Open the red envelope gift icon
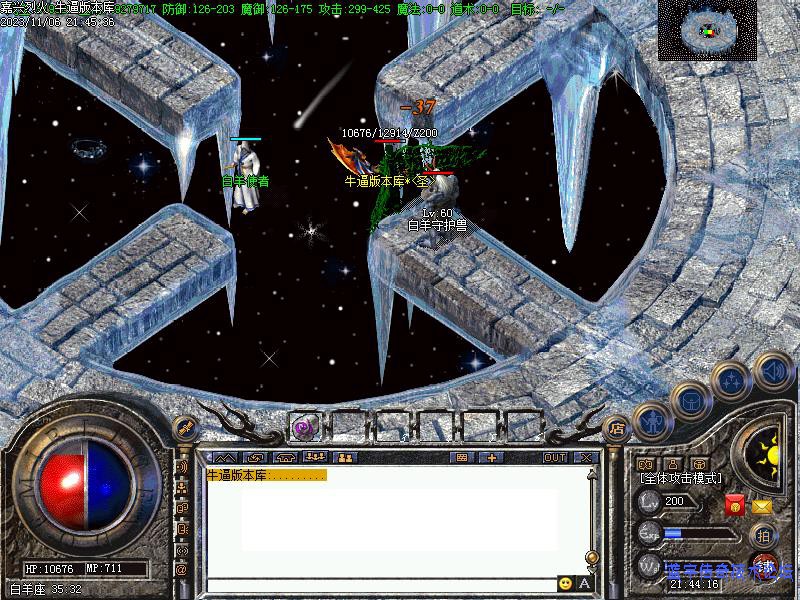The image size is (800, 600). [x=735, y=506]
